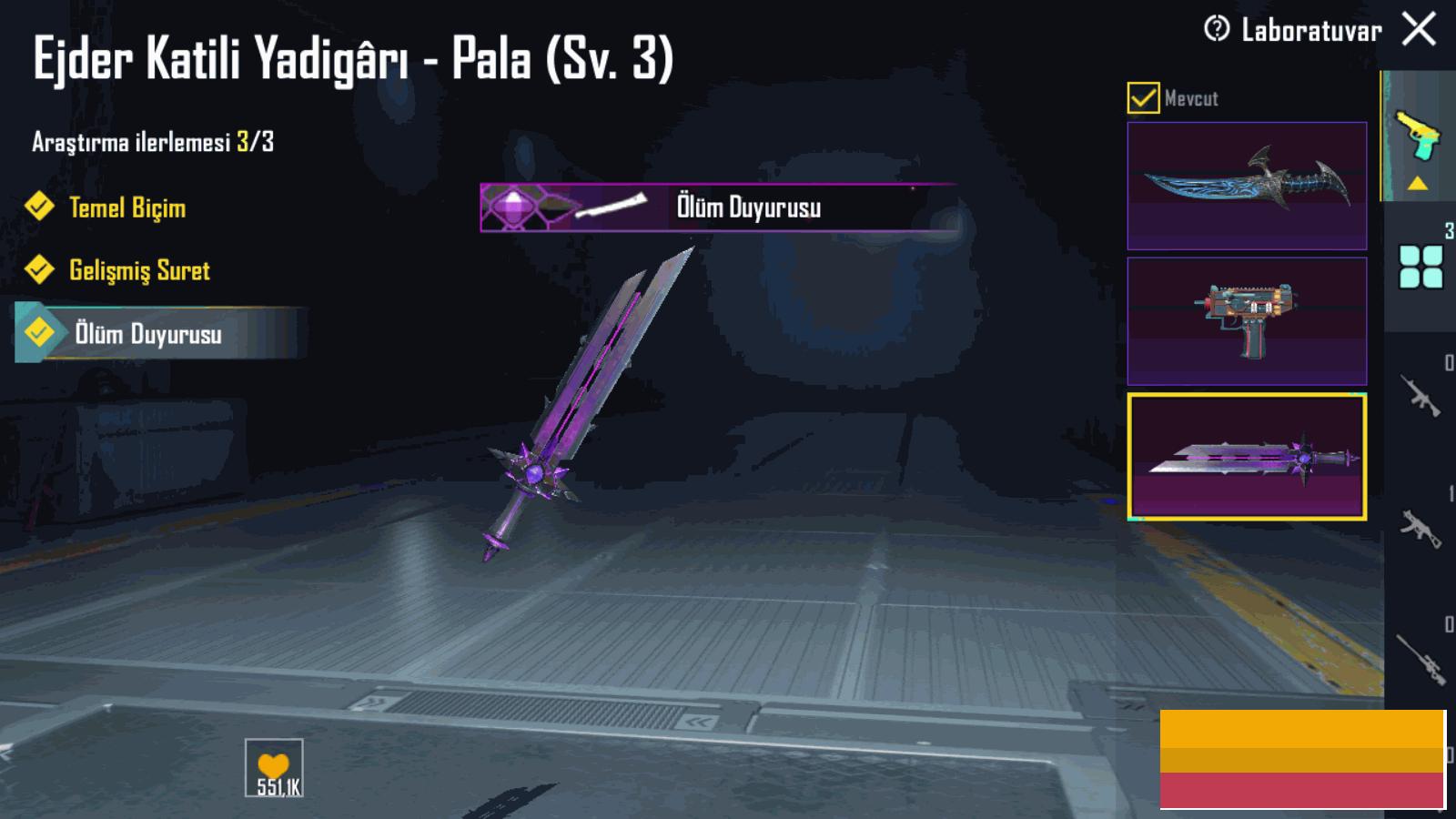The width and height of the screenshot is (1456, 819).
Task: Switch to the sniper rifle category
Action: pos(1421,659)
